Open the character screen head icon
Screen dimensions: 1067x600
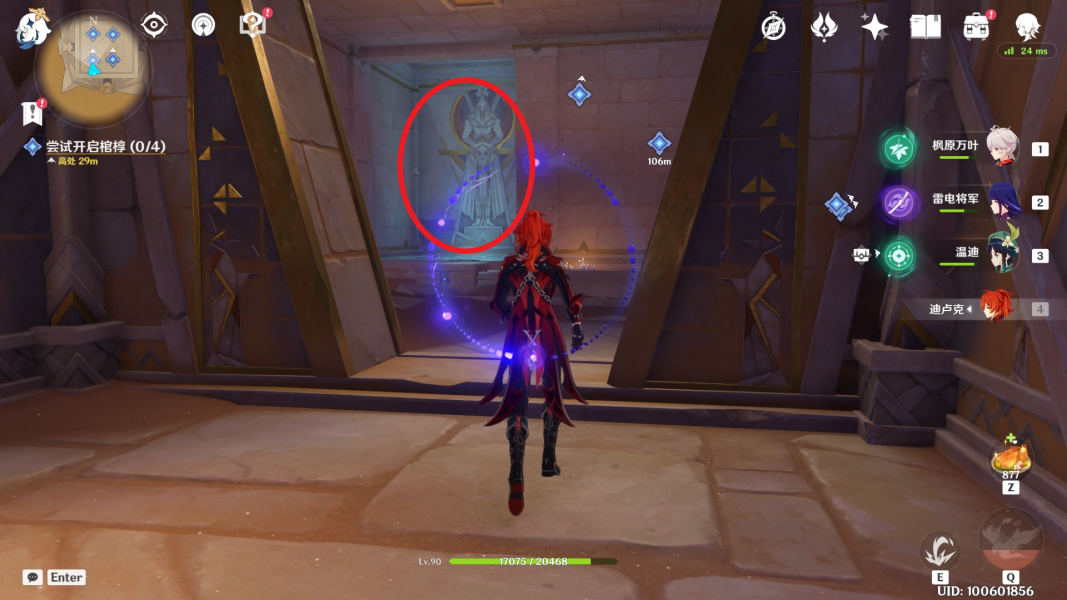(x=1026, y=27)
